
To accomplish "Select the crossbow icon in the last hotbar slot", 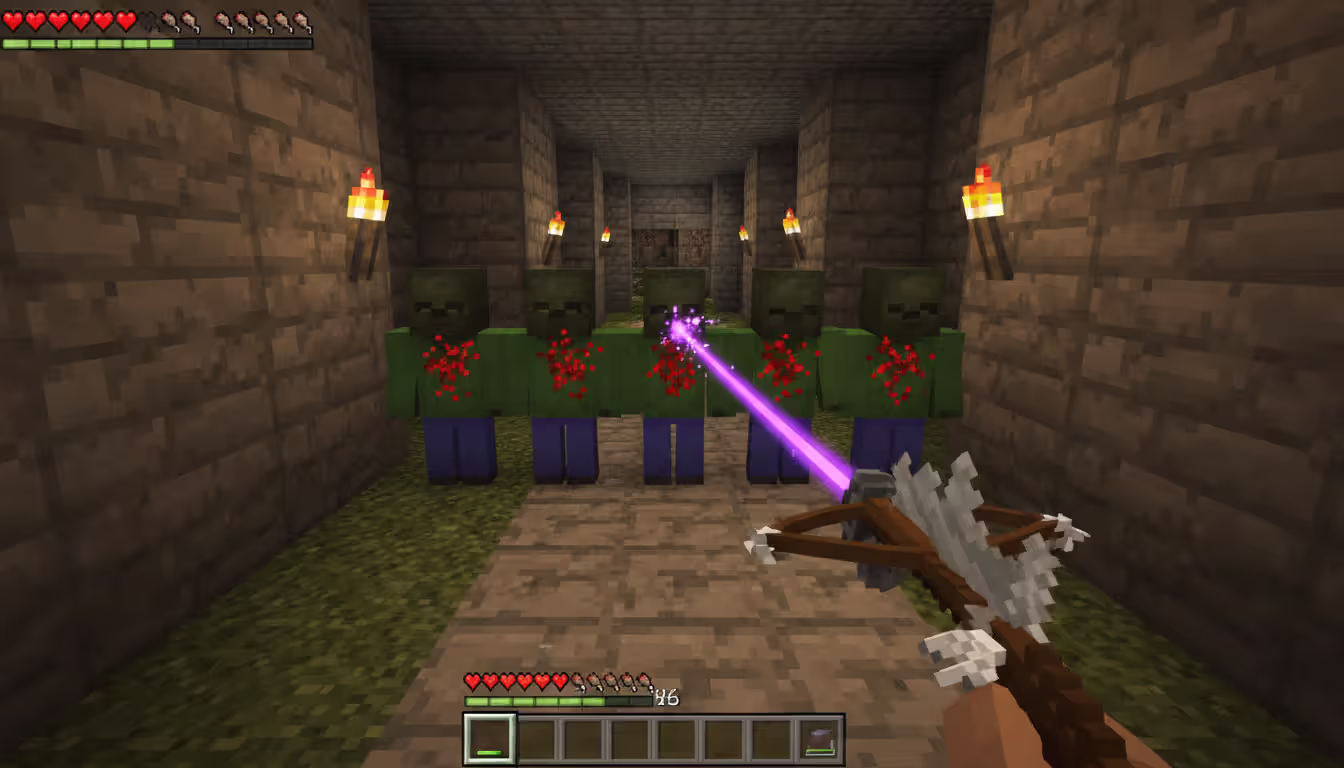I will point(820,738).
